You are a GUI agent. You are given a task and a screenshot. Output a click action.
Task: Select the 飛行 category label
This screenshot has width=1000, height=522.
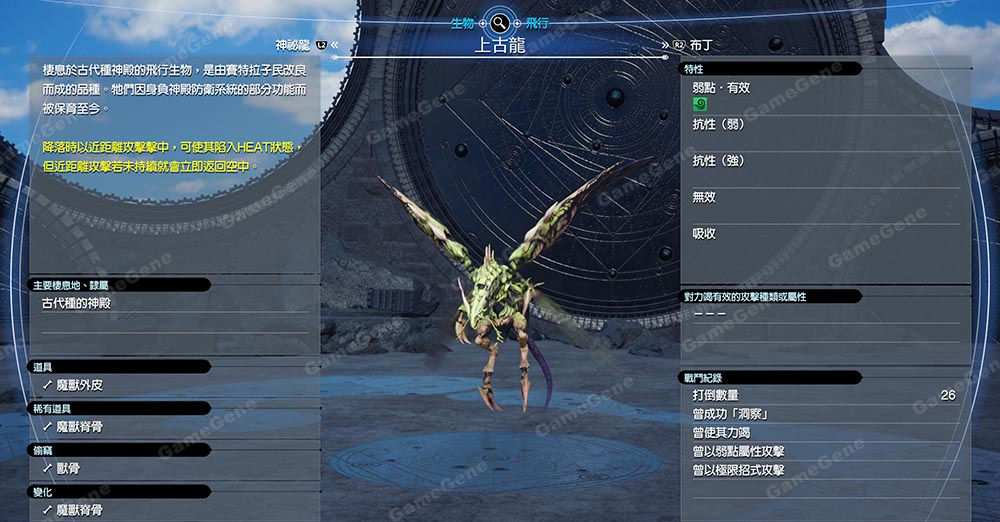click(x=537, y=20)
